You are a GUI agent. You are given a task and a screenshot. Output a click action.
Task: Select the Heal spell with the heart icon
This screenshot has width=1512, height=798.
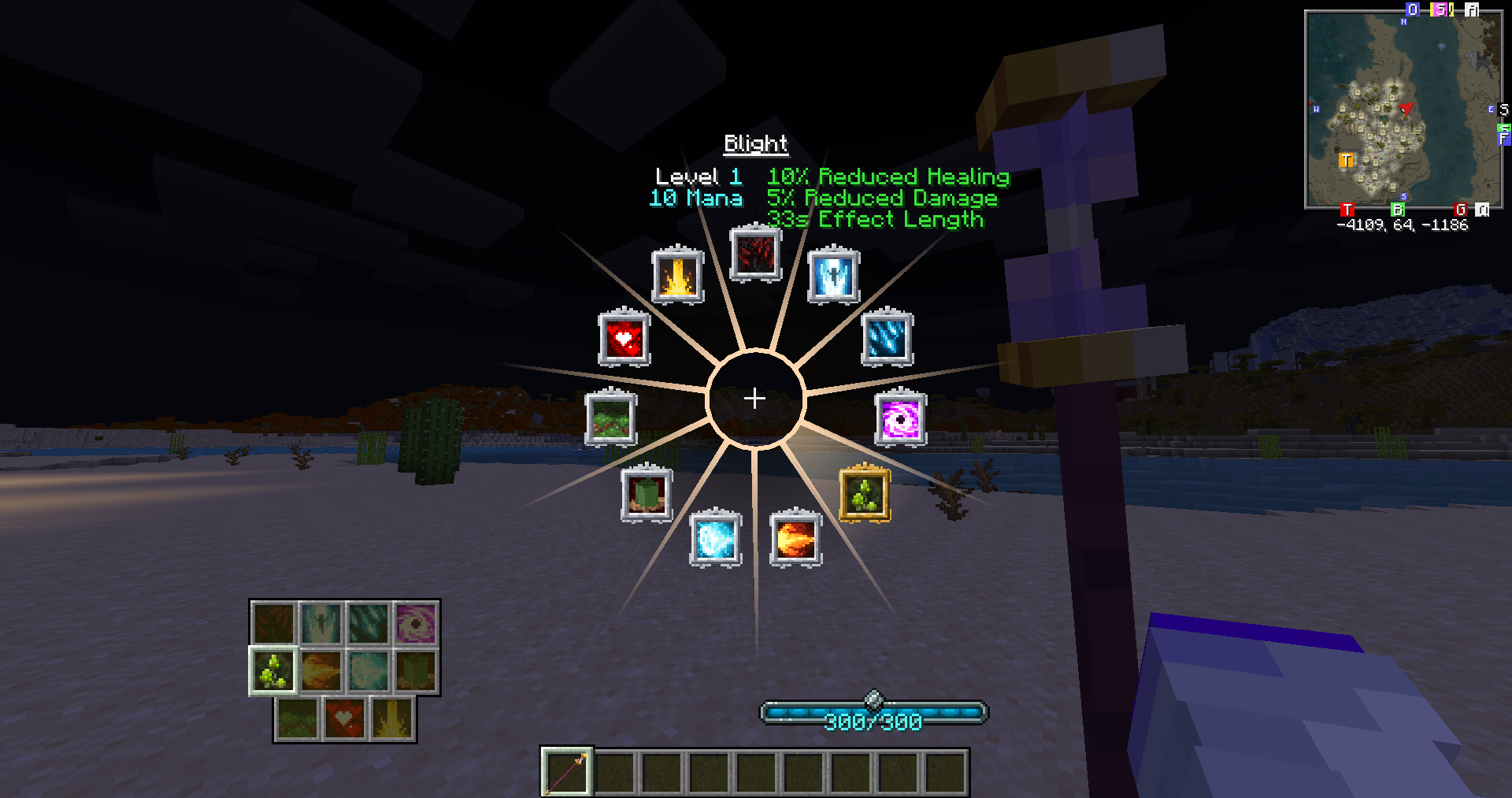(x=623, y=340)
